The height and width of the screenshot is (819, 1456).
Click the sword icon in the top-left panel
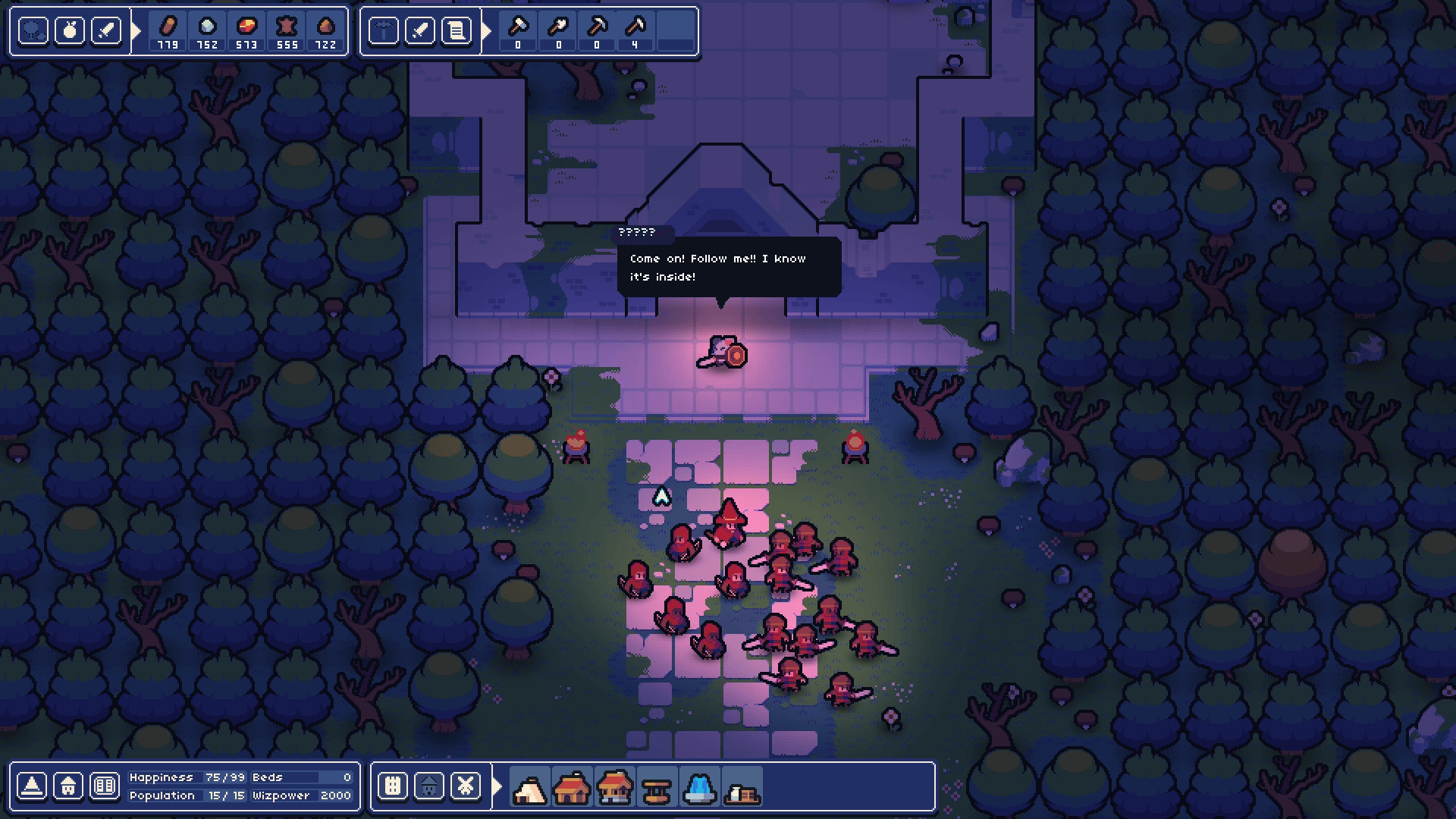(107, 32)
